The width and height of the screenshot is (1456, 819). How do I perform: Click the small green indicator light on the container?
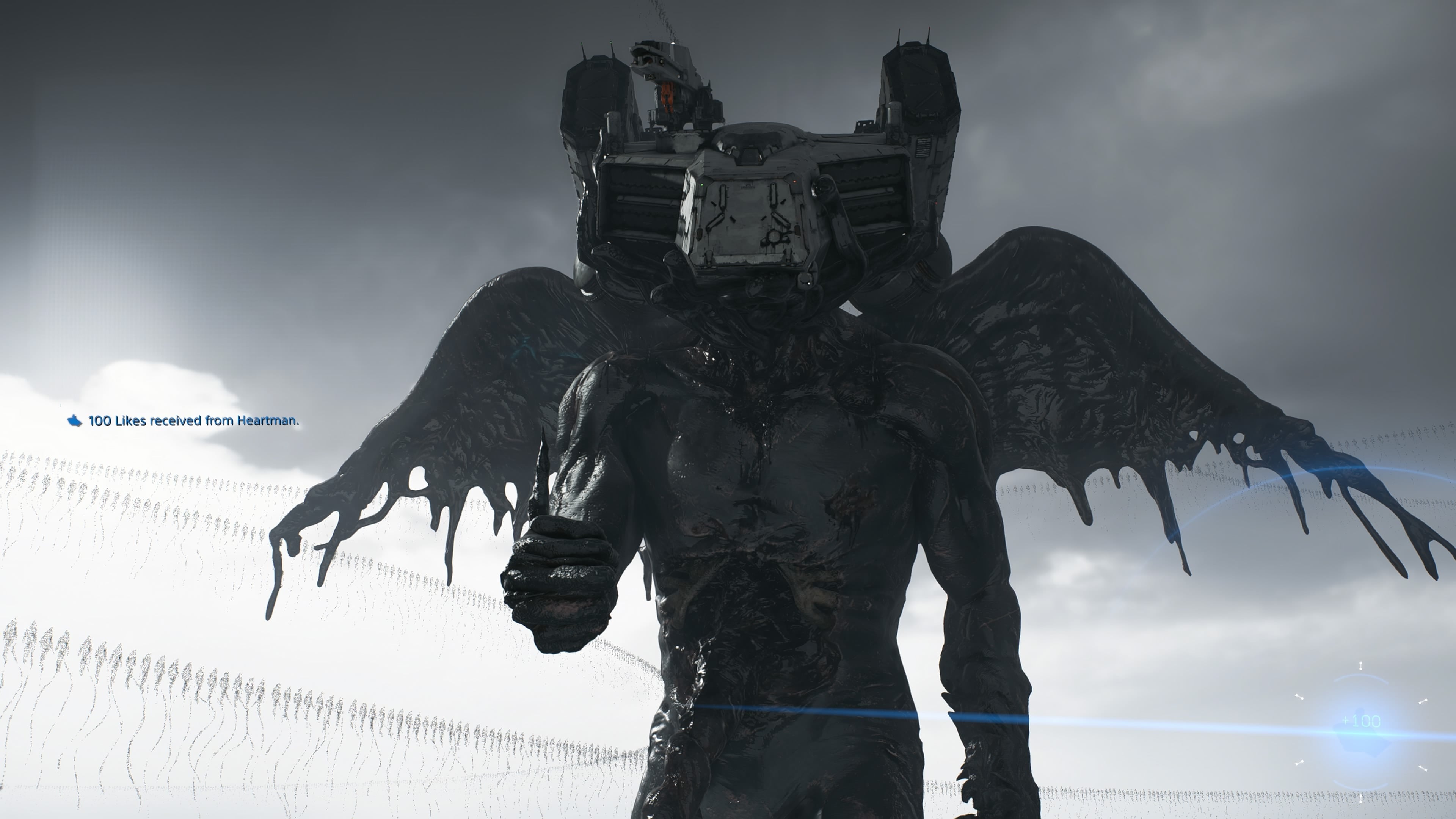(x=702, y=185)
